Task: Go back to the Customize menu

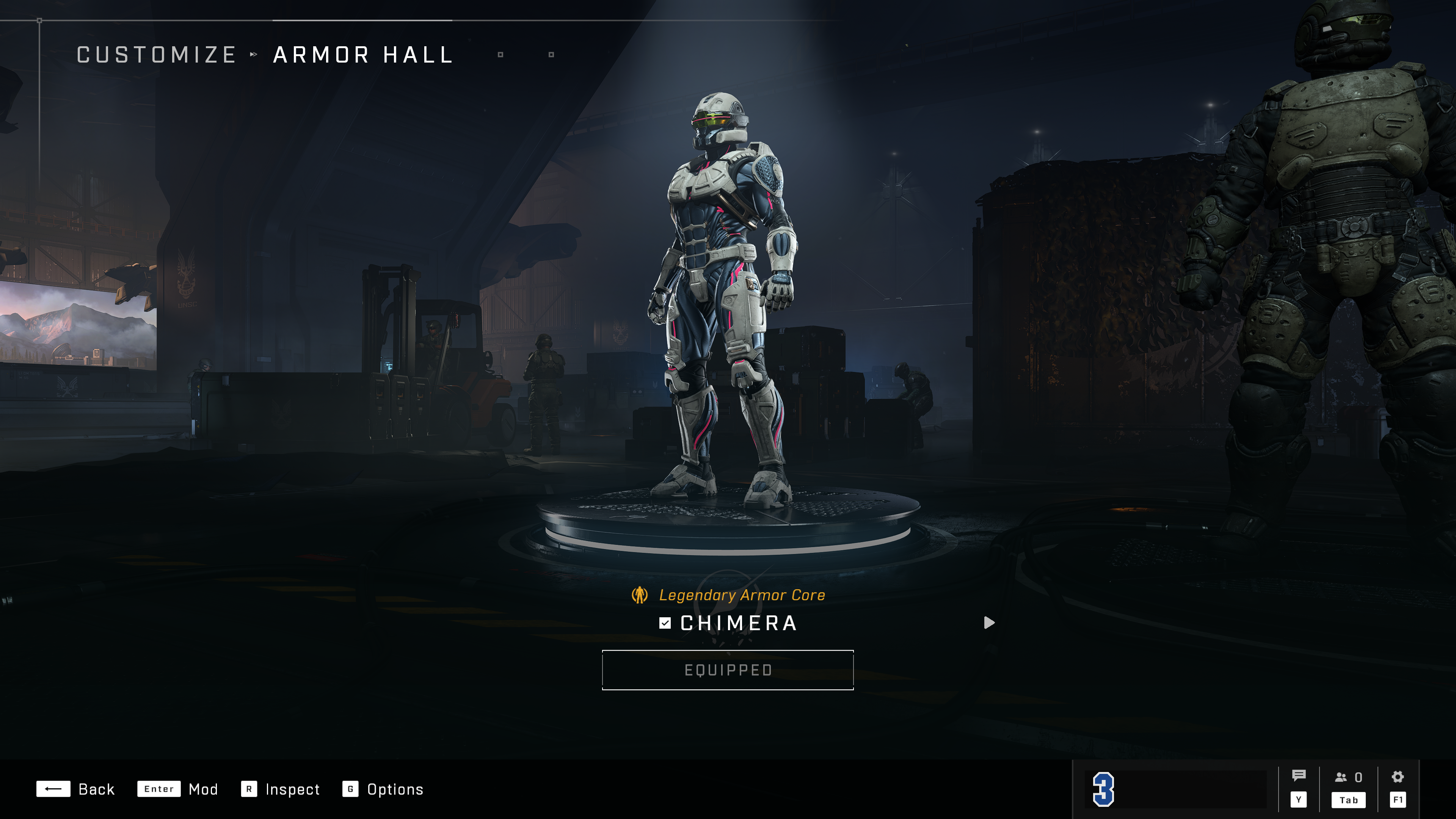Action: click(156, 55)
